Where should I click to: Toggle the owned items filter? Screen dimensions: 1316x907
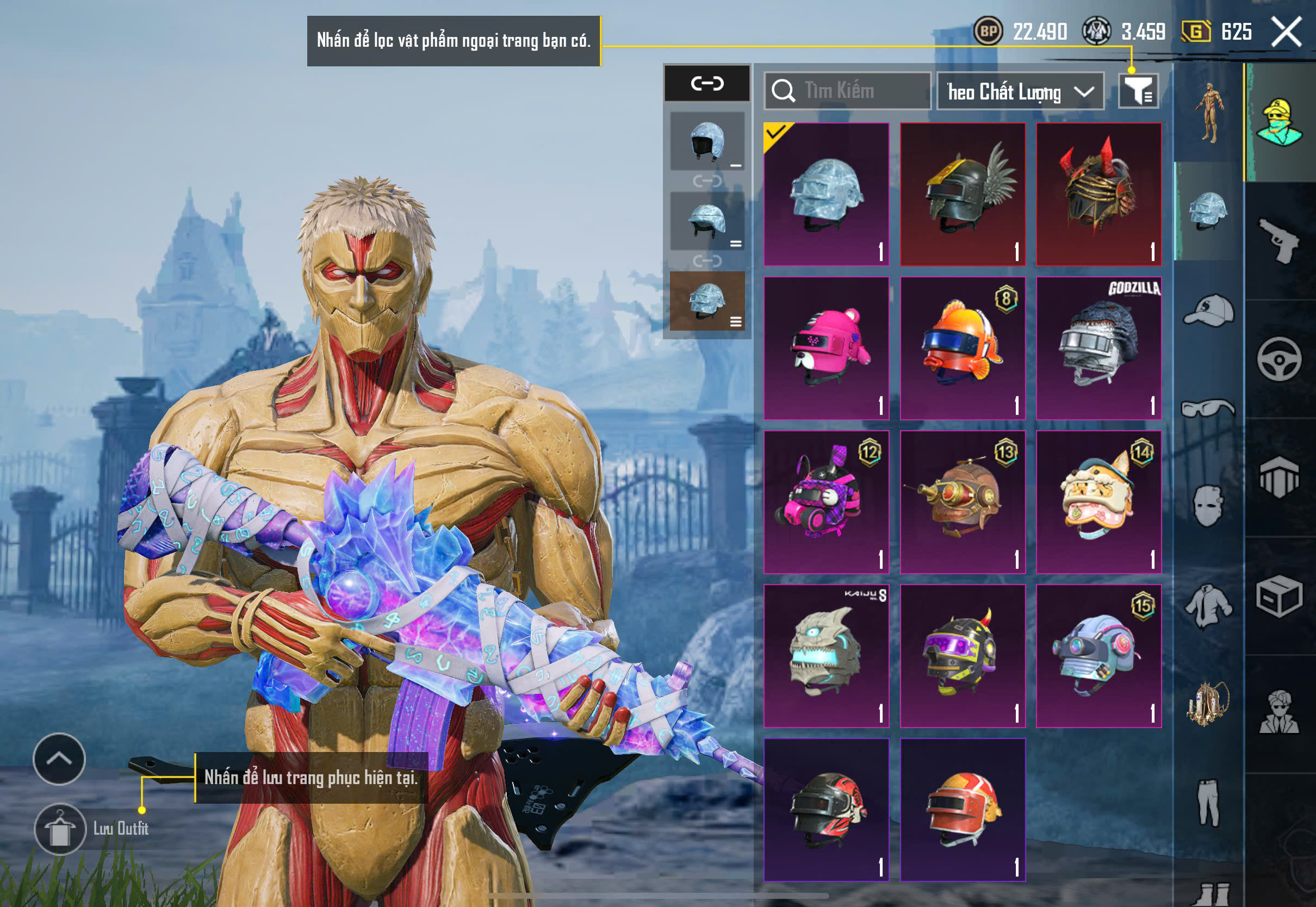tap(1138, 91)
